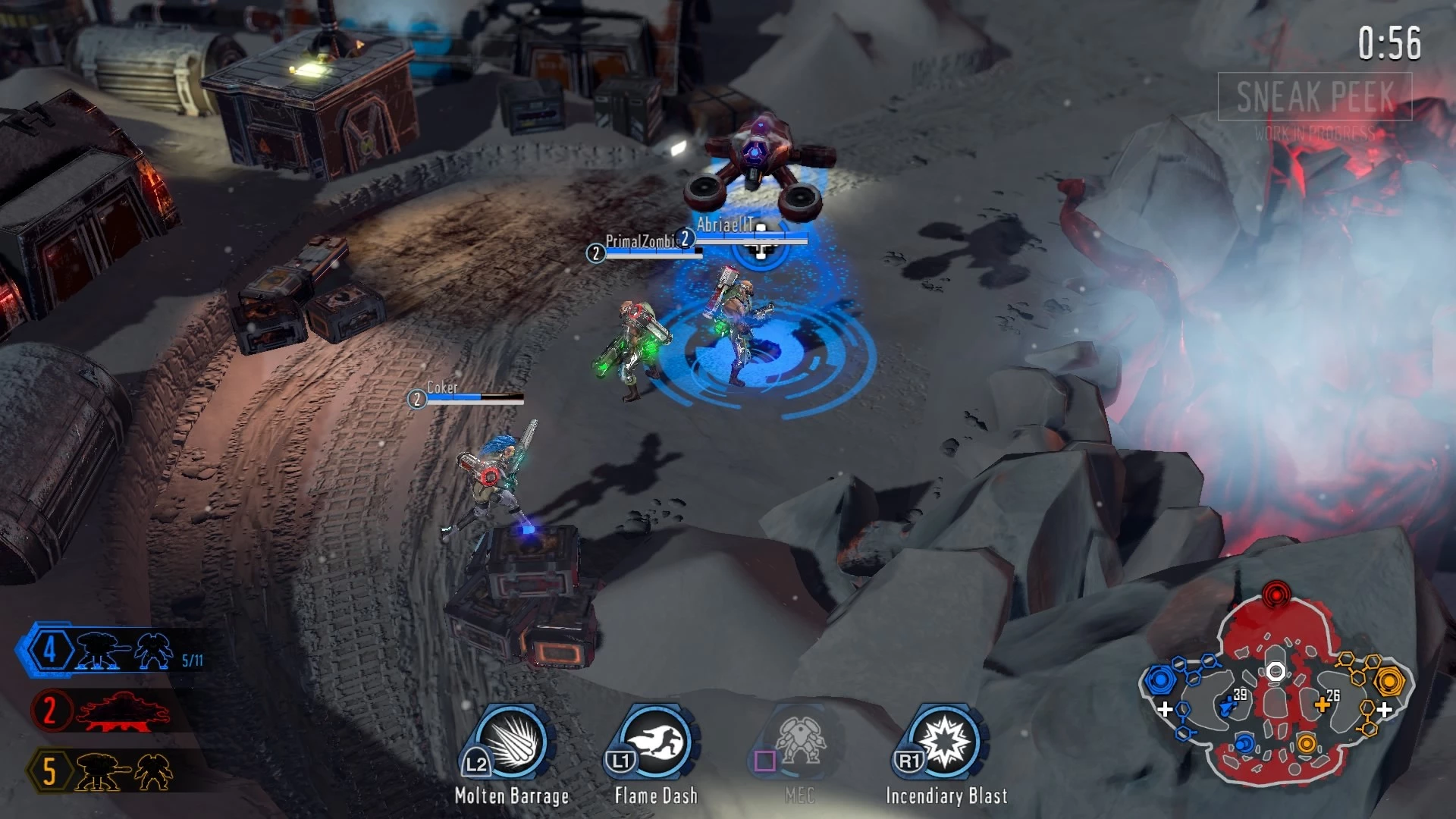The height and width of the screenshot is (819, 1456).
Task: Select the blue team score panel
Action: coord(114,651)
